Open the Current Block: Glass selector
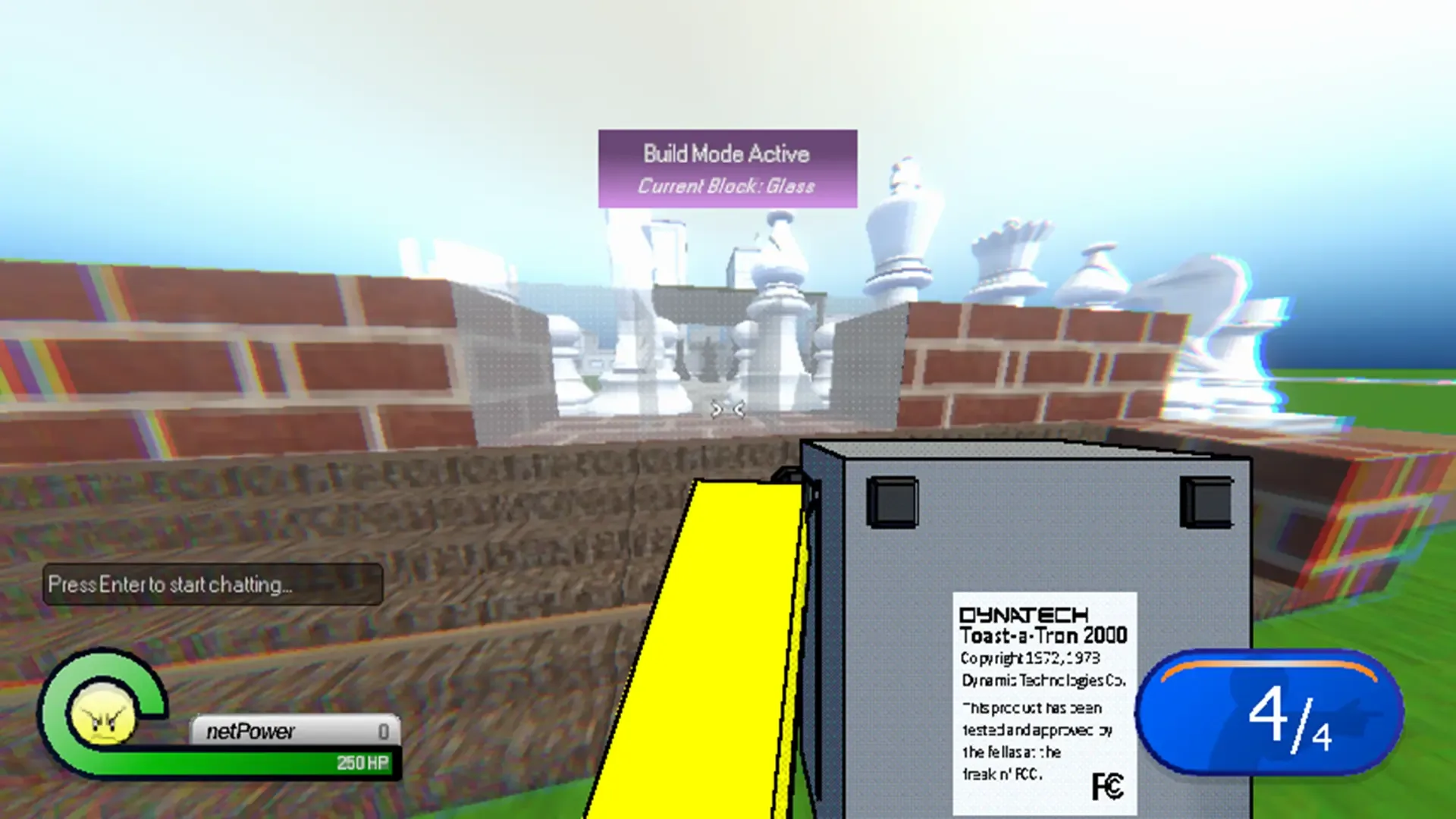This screenshot has width=1456, height=819. (x=726, y=185)
